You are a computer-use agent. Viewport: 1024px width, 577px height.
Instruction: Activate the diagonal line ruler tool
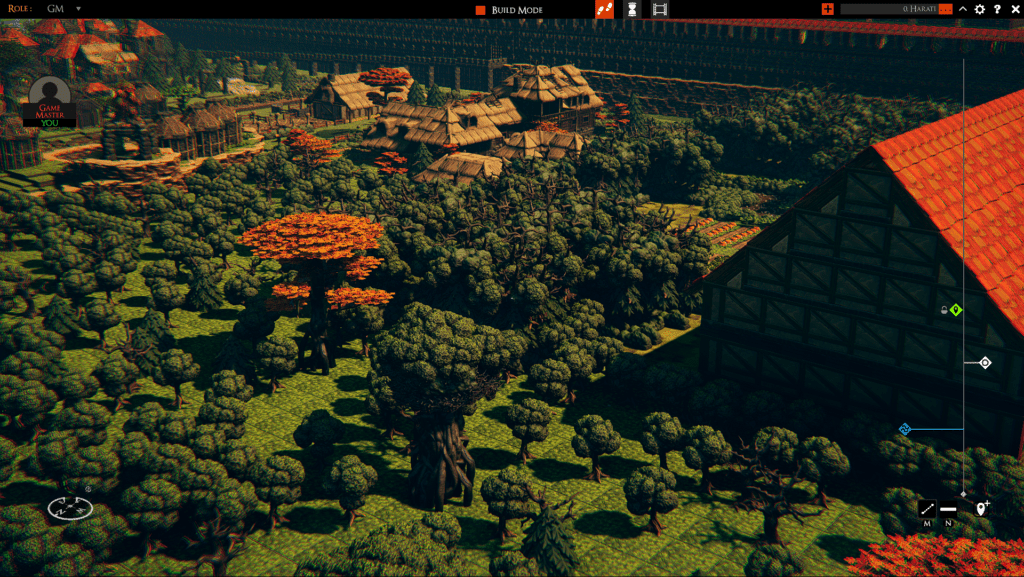point(927,509)
